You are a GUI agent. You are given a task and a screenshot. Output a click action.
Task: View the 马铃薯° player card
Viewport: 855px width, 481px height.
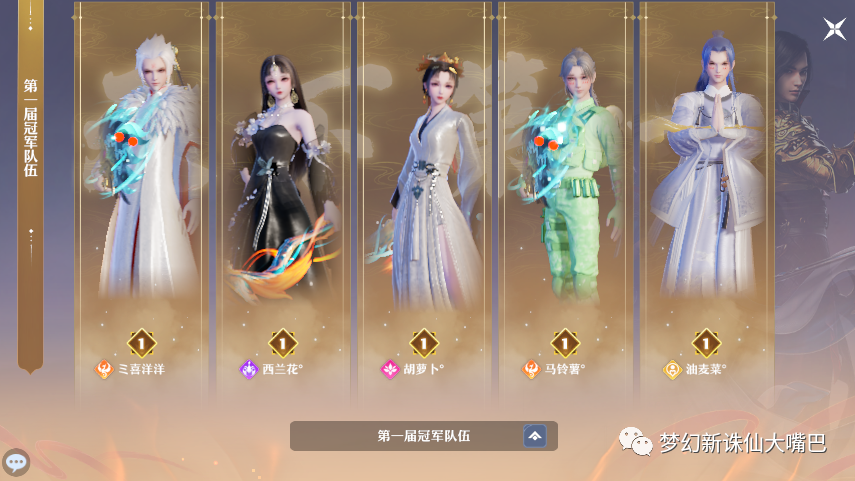[x=565, y=200]
